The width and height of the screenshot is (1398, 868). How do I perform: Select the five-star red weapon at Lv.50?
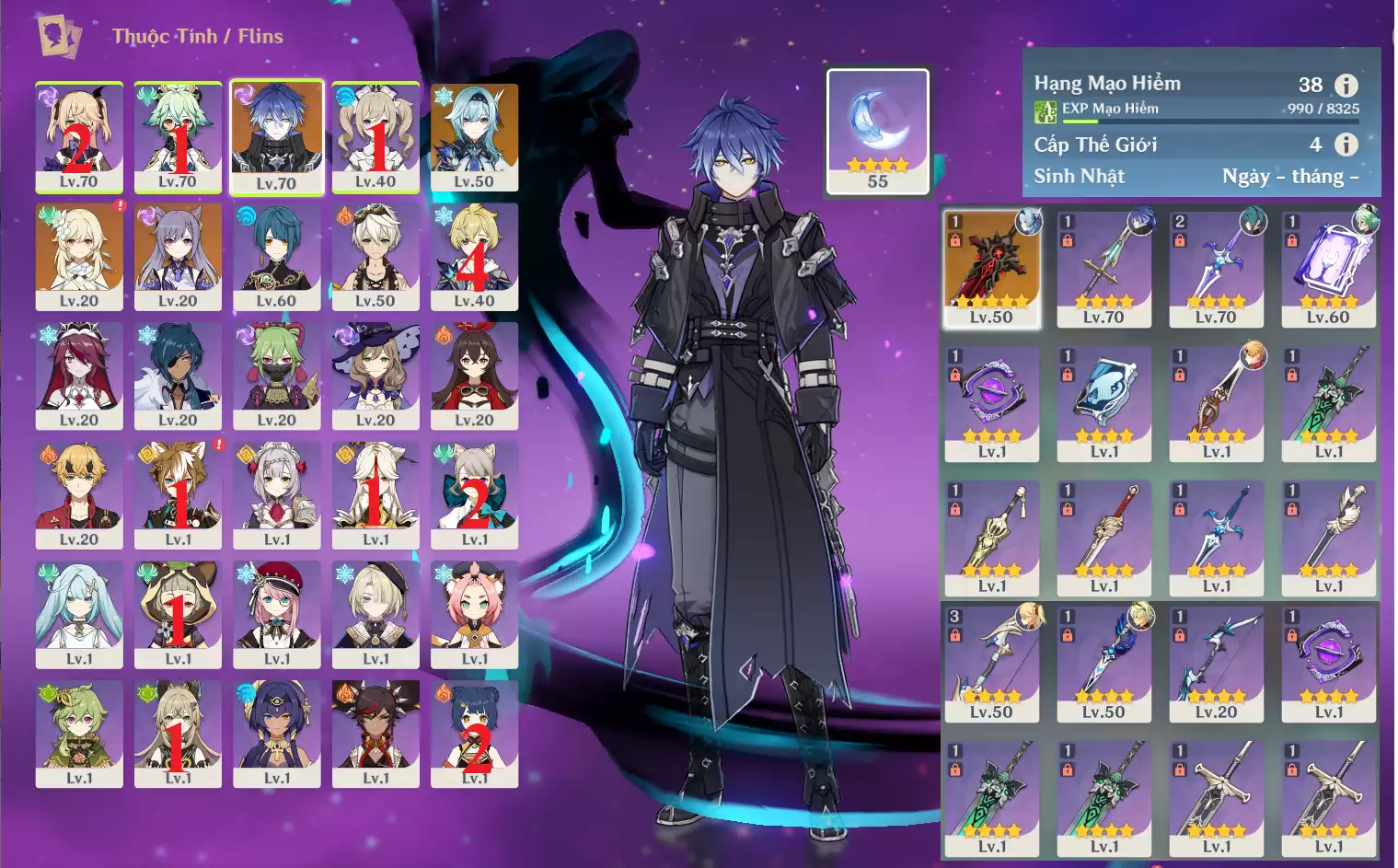(991, 268)
